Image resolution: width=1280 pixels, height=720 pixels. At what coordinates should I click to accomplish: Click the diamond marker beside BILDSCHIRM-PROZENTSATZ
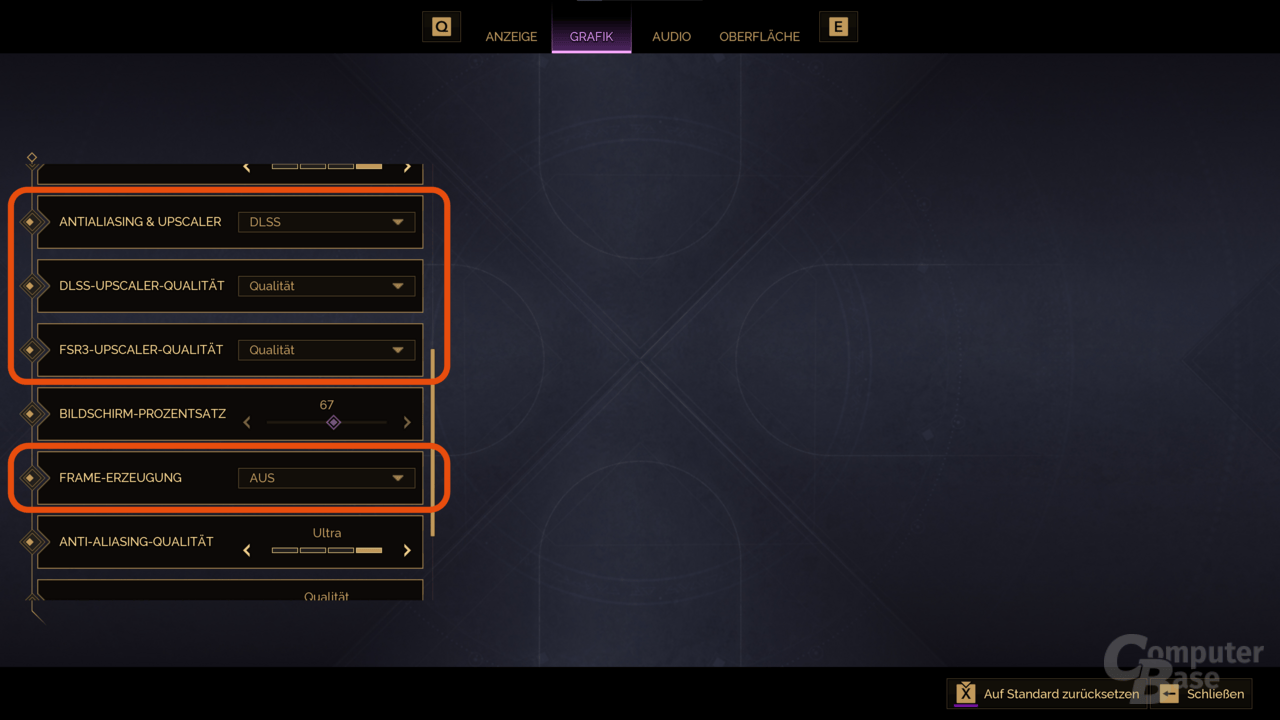[33, 414]
